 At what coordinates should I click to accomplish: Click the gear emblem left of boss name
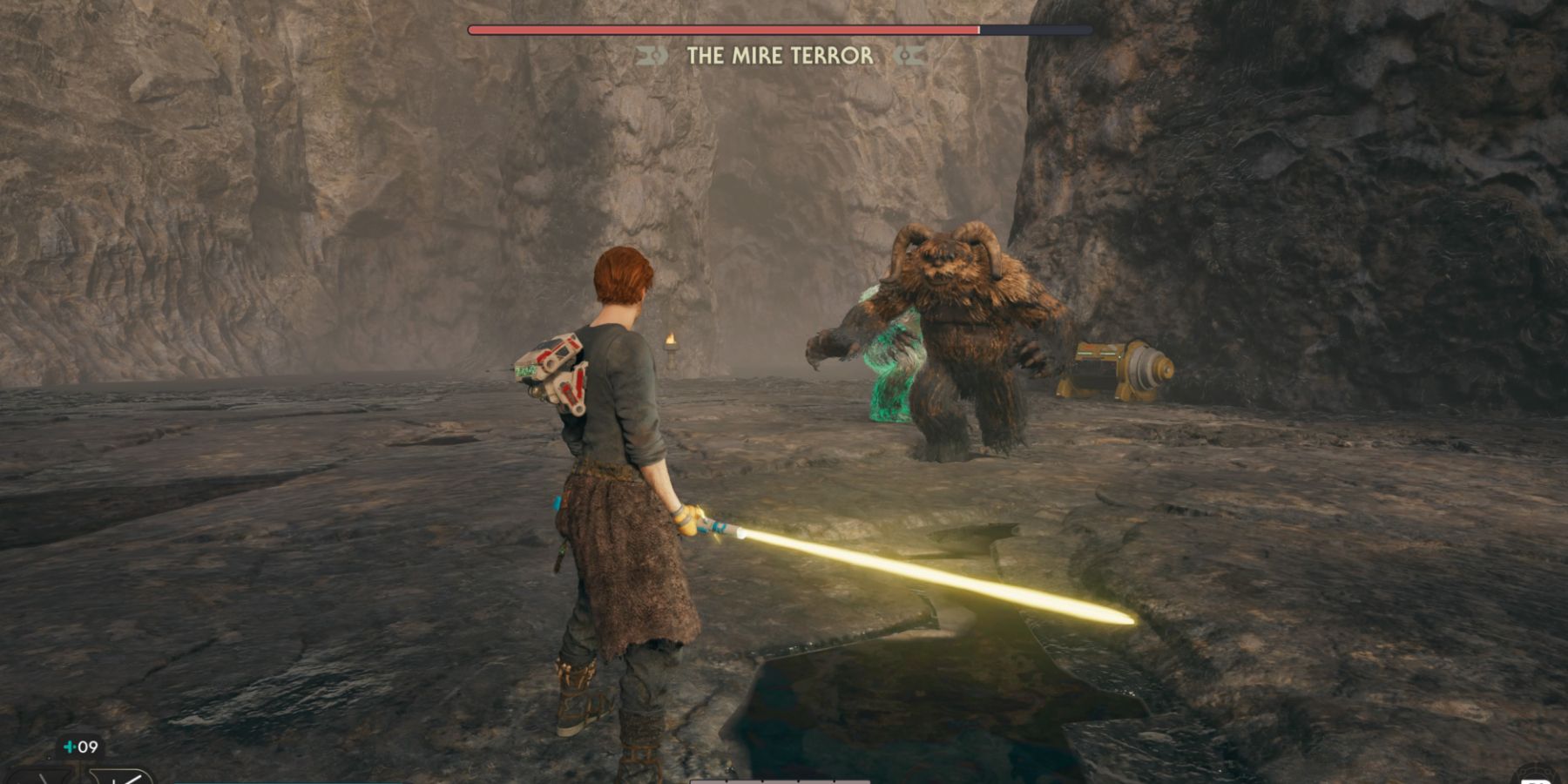click(651, 56)
